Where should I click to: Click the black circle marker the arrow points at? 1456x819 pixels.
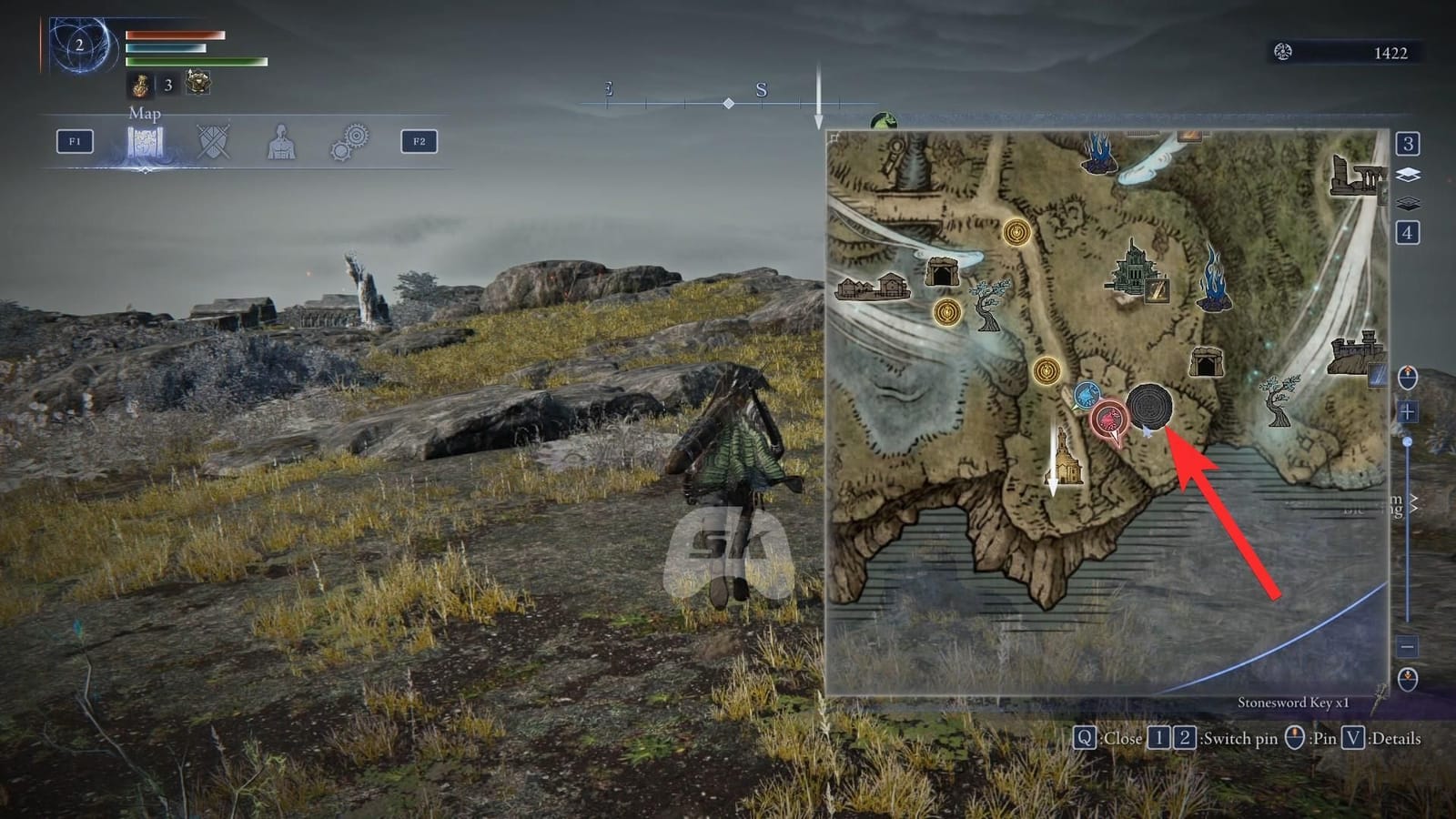coord(1150,405)
